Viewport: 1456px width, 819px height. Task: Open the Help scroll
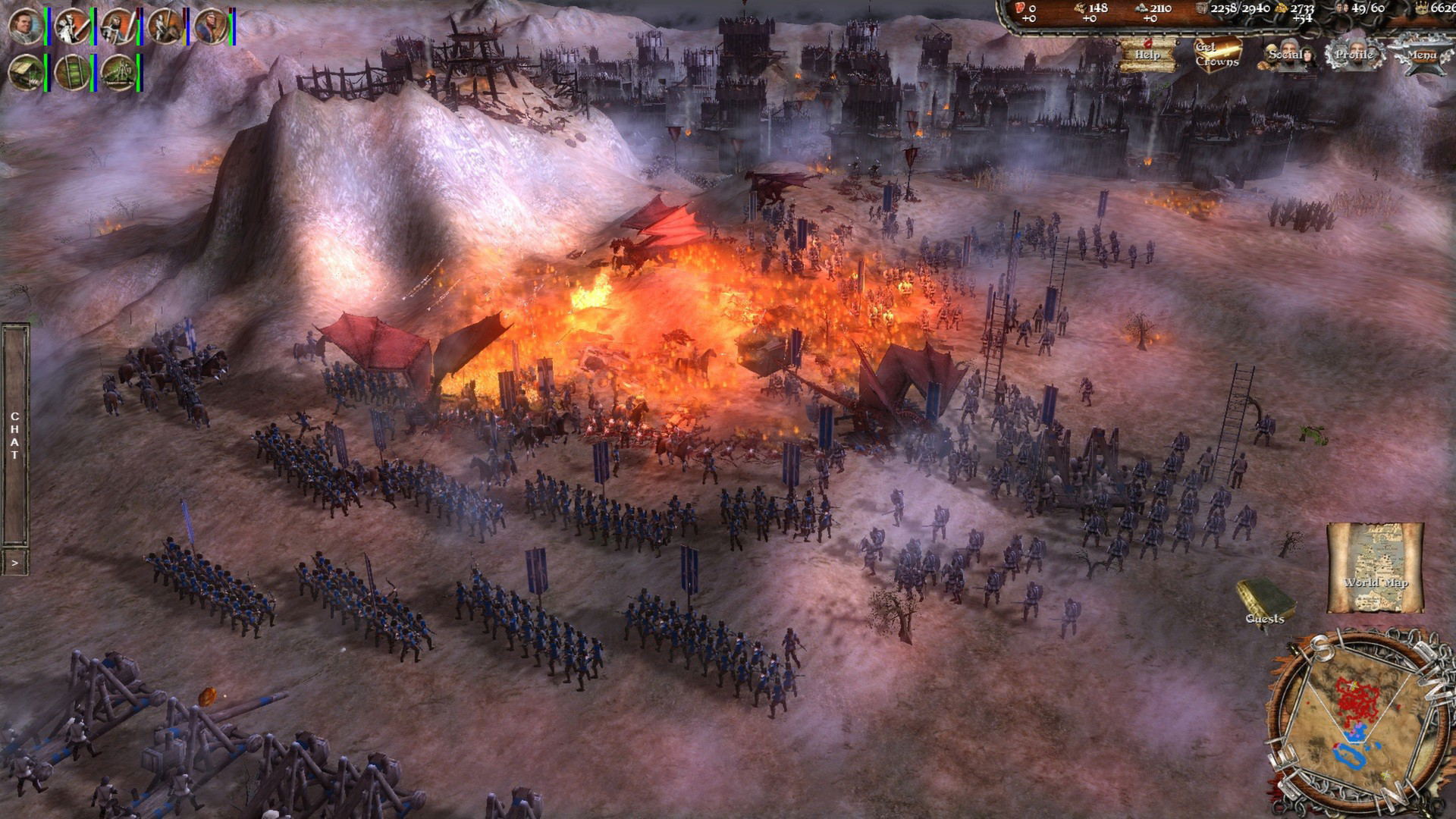coord(1147,55)
